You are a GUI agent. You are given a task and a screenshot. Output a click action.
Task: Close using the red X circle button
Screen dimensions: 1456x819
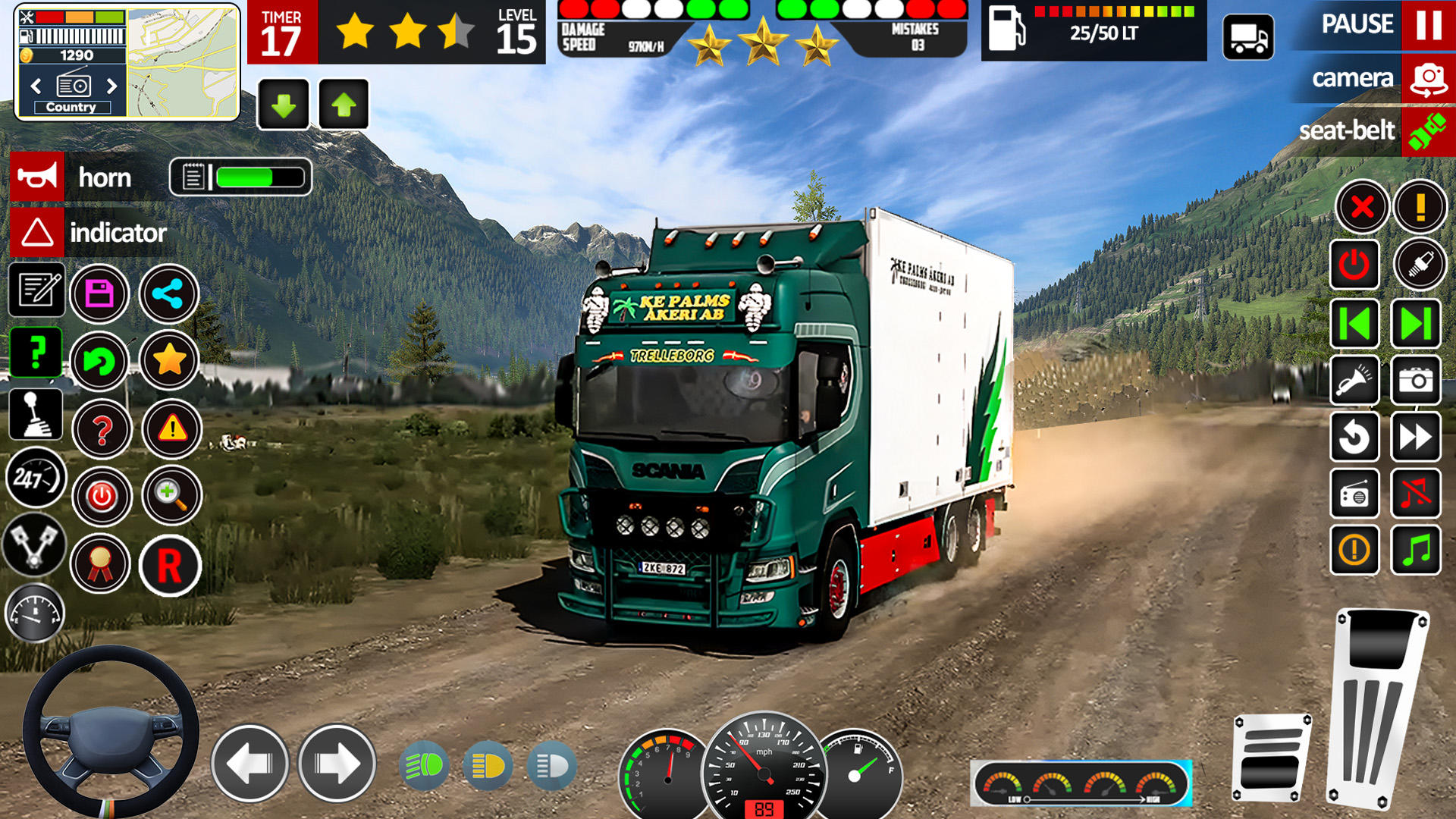point(1362,206)
